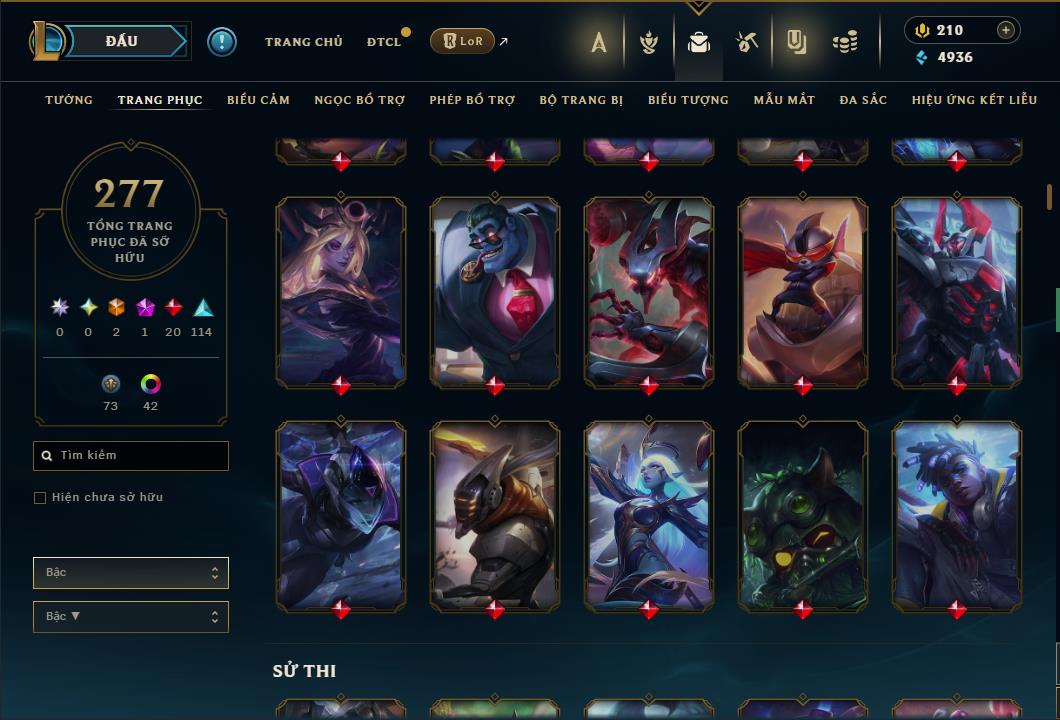Viewport: 1060px width, 720px height.
Task: Switch to HIỆU ỨNG KẾT LIỄU tab
Action: [975, 100]
